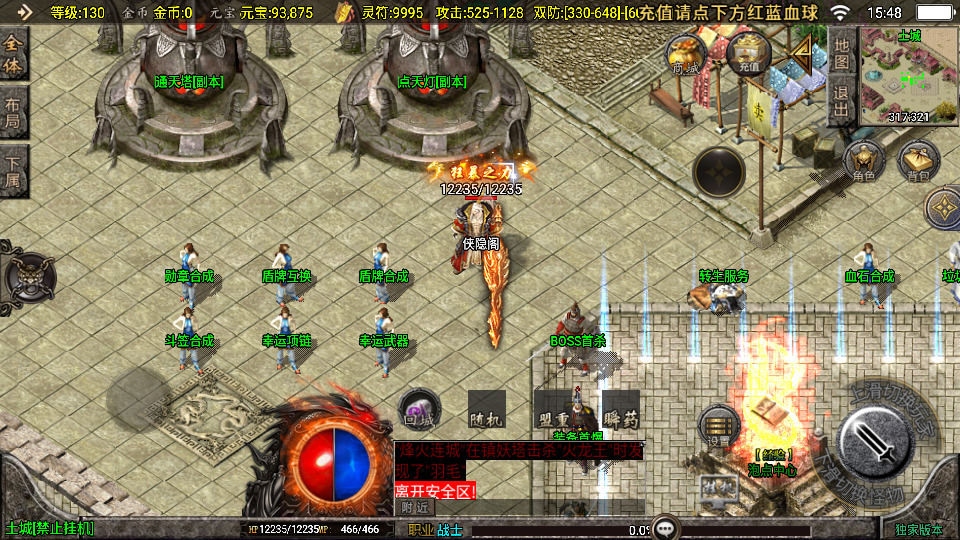Use the 瞬药 instant potion slot

(x=620, y=411)
